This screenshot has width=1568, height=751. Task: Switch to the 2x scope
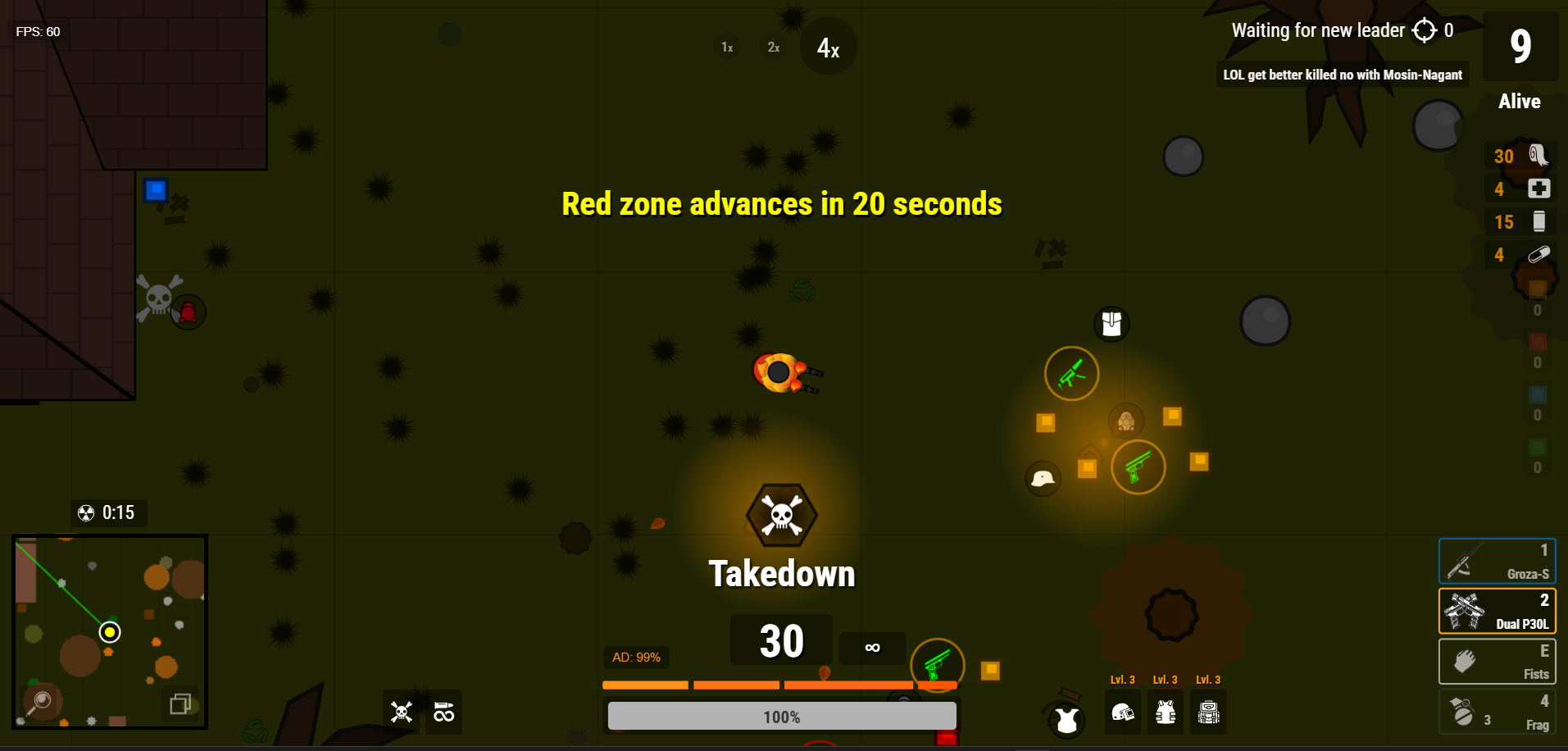pyautogui.click(x=772, y=47)
